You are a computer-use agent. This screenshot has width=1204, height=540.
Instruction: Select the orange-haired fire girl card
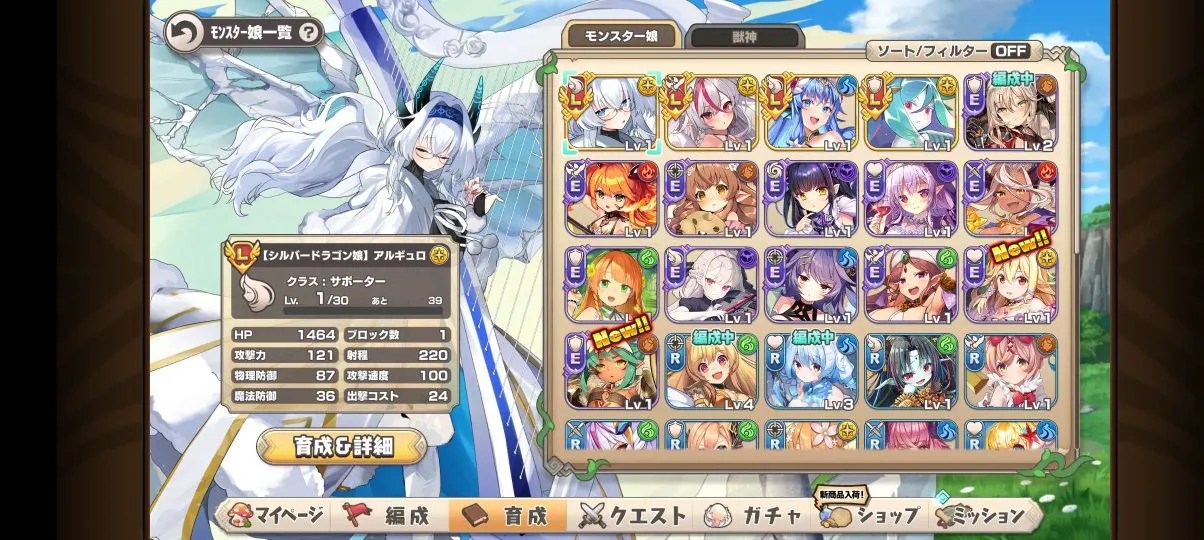click(x=612, y=198)
